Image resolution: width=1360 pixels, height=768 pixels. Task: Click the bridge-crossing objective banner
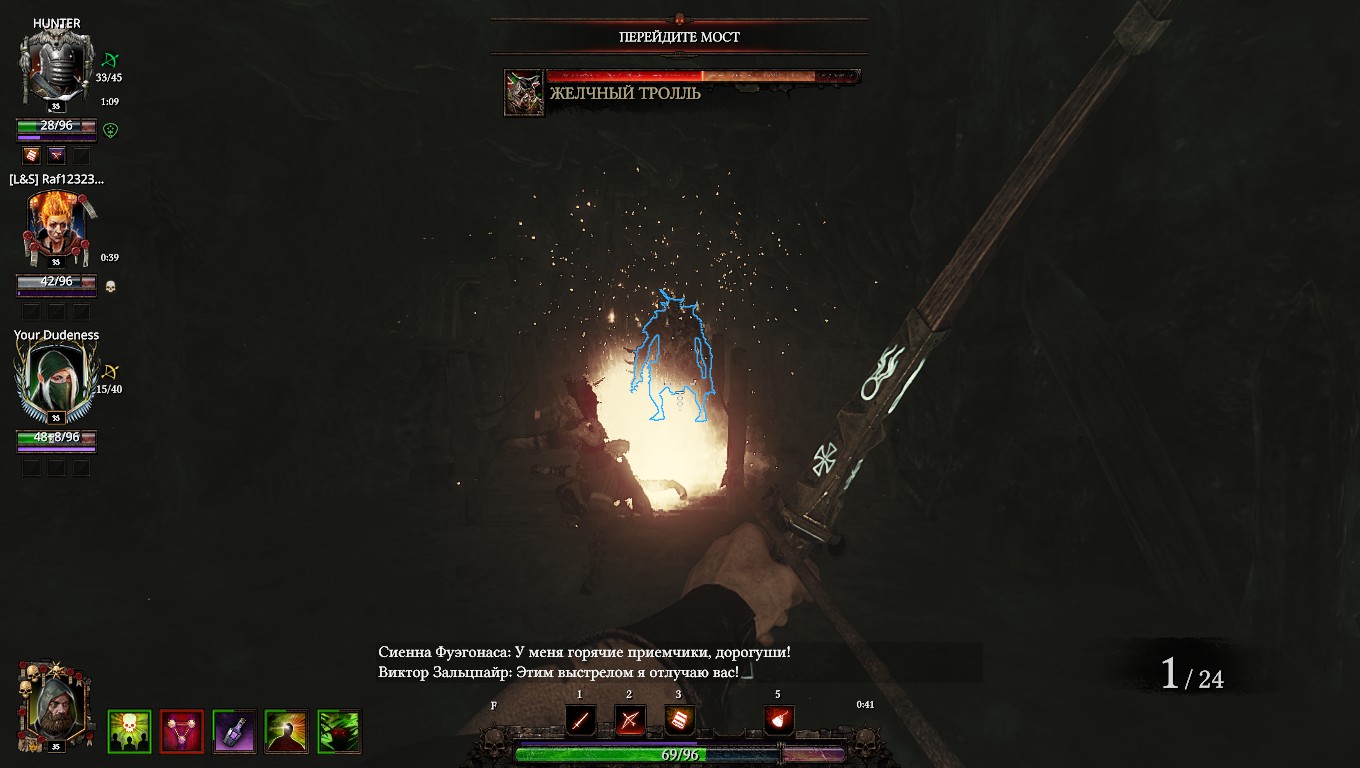[x=679, y=37]
